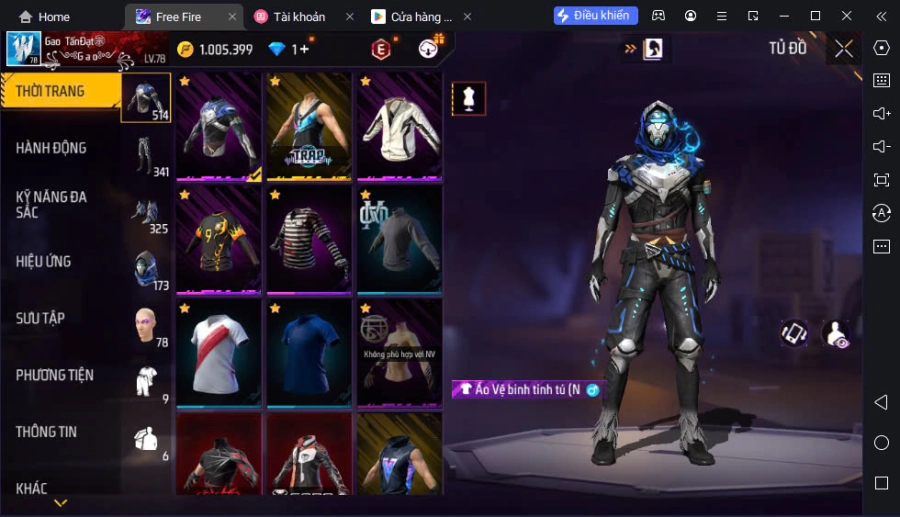Viewport: 900px width, 517px height.
Task: Click the gold coin balance
Action: click(x=215, y=49)
